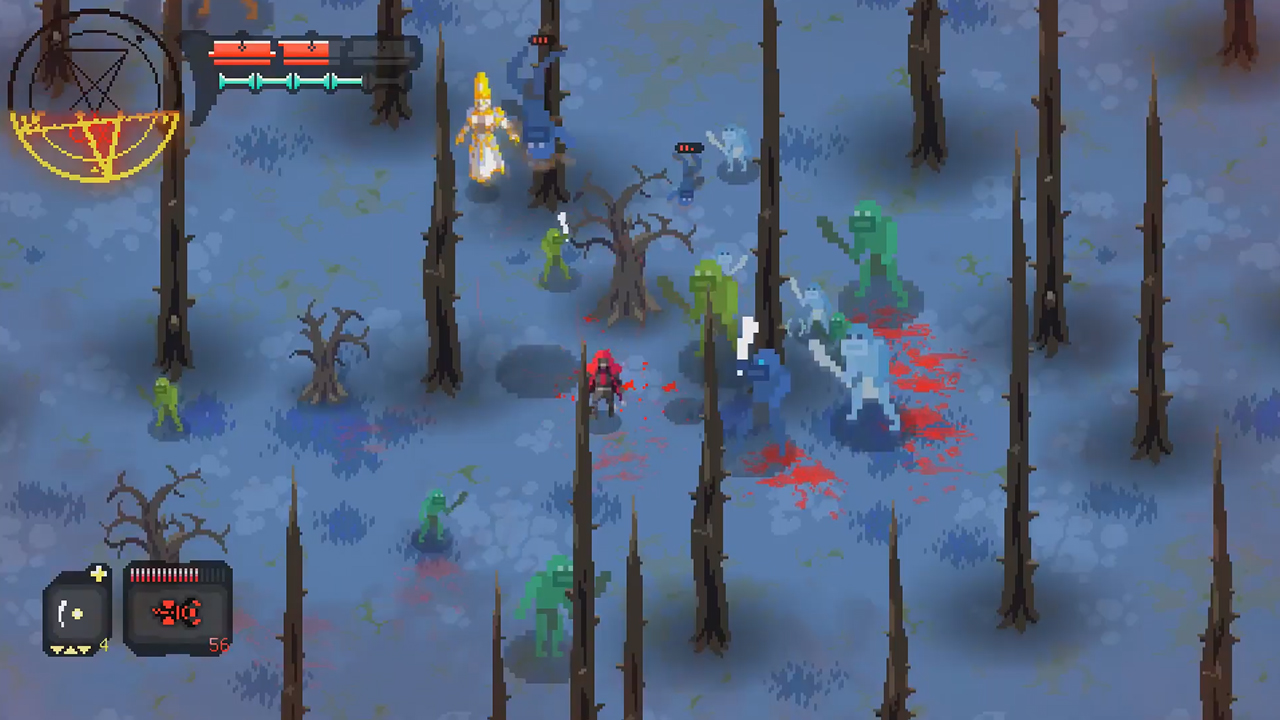Click the ammo count reading 56
1280x720 pixels.
click(x=219, y=645)
